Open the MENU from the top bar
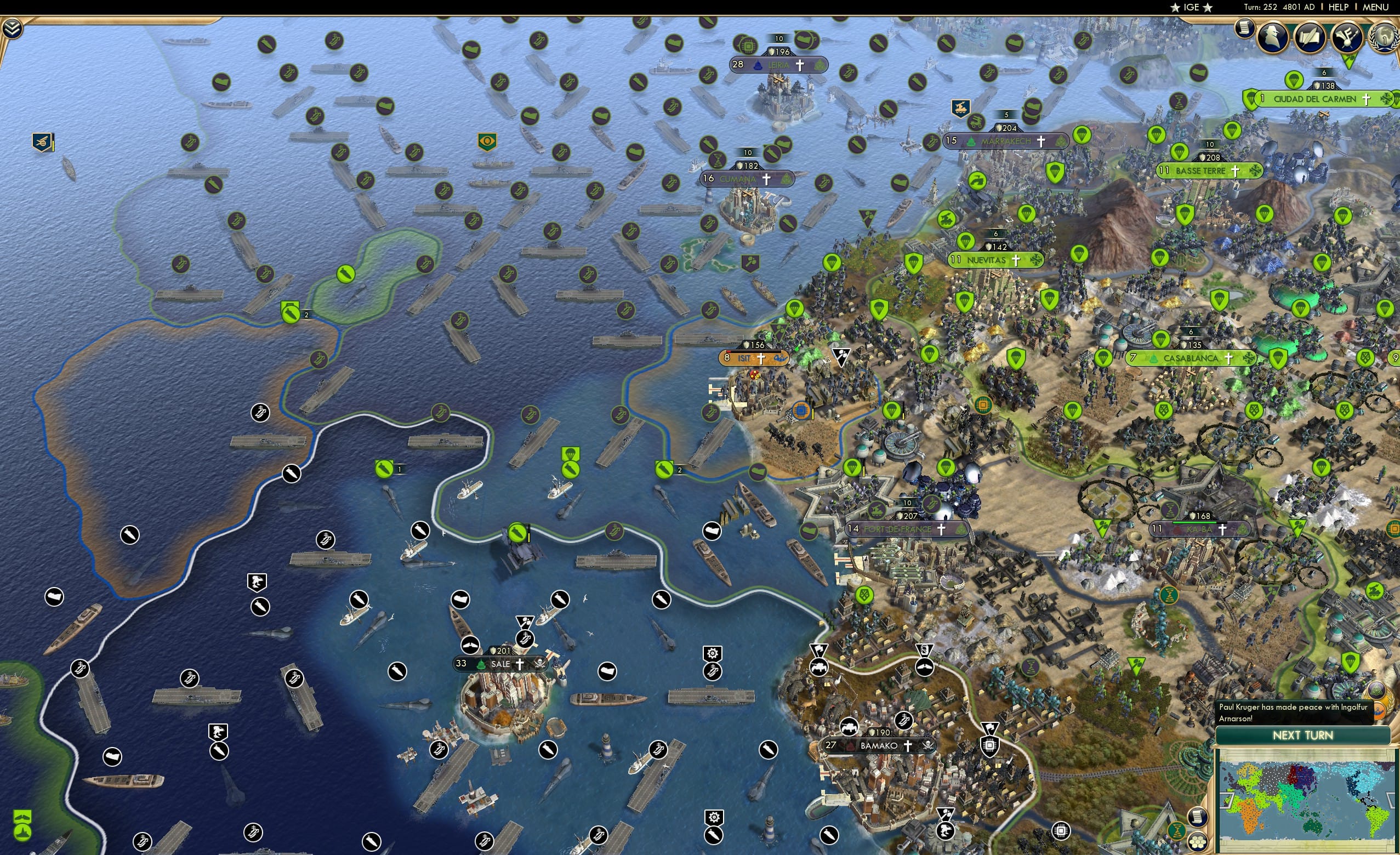 (1375, 7)
